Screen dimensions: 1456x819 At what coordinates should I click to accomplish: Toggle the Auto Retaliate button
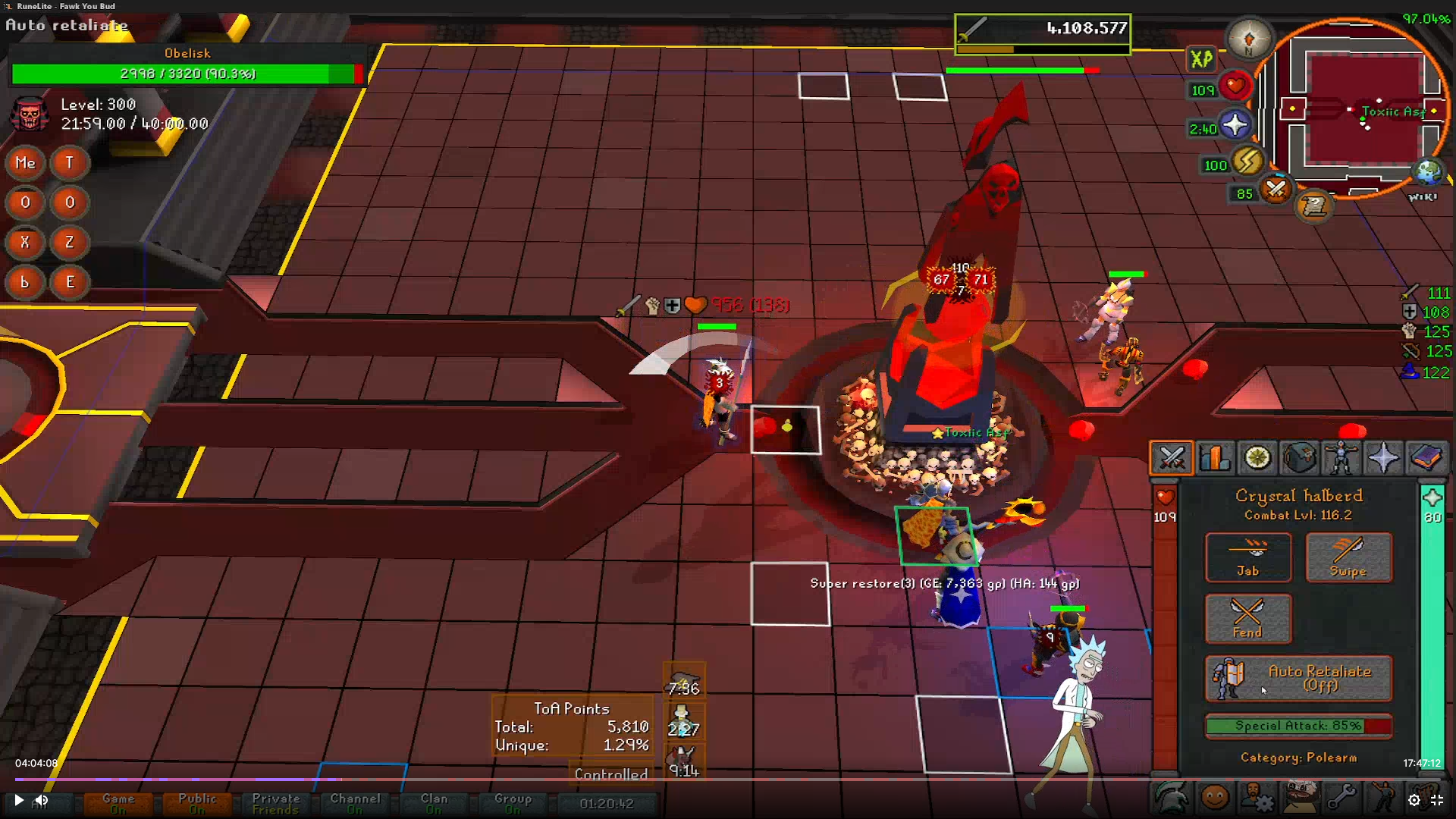1298,678
